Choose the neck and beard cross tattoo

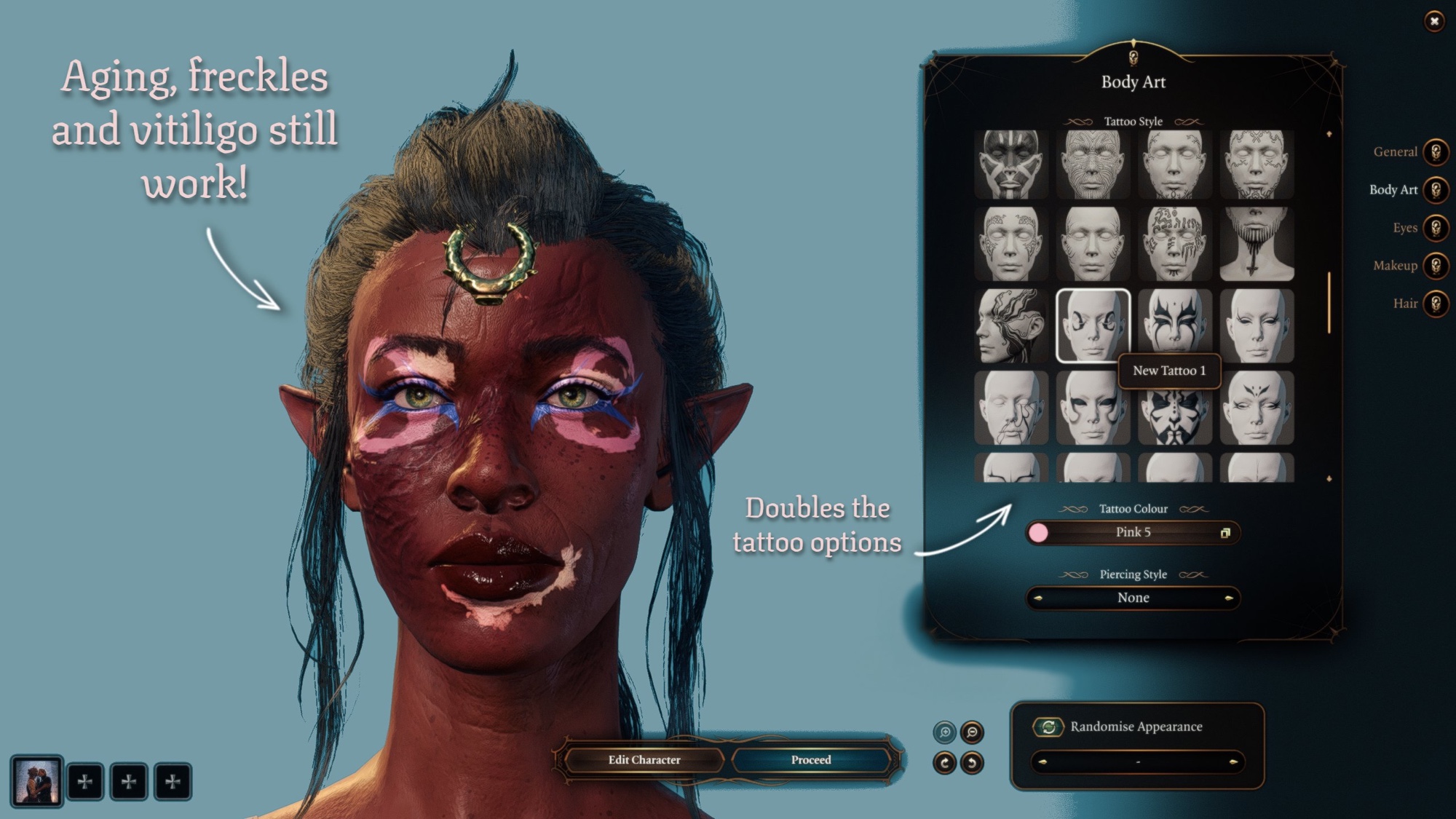[1257, 243]
